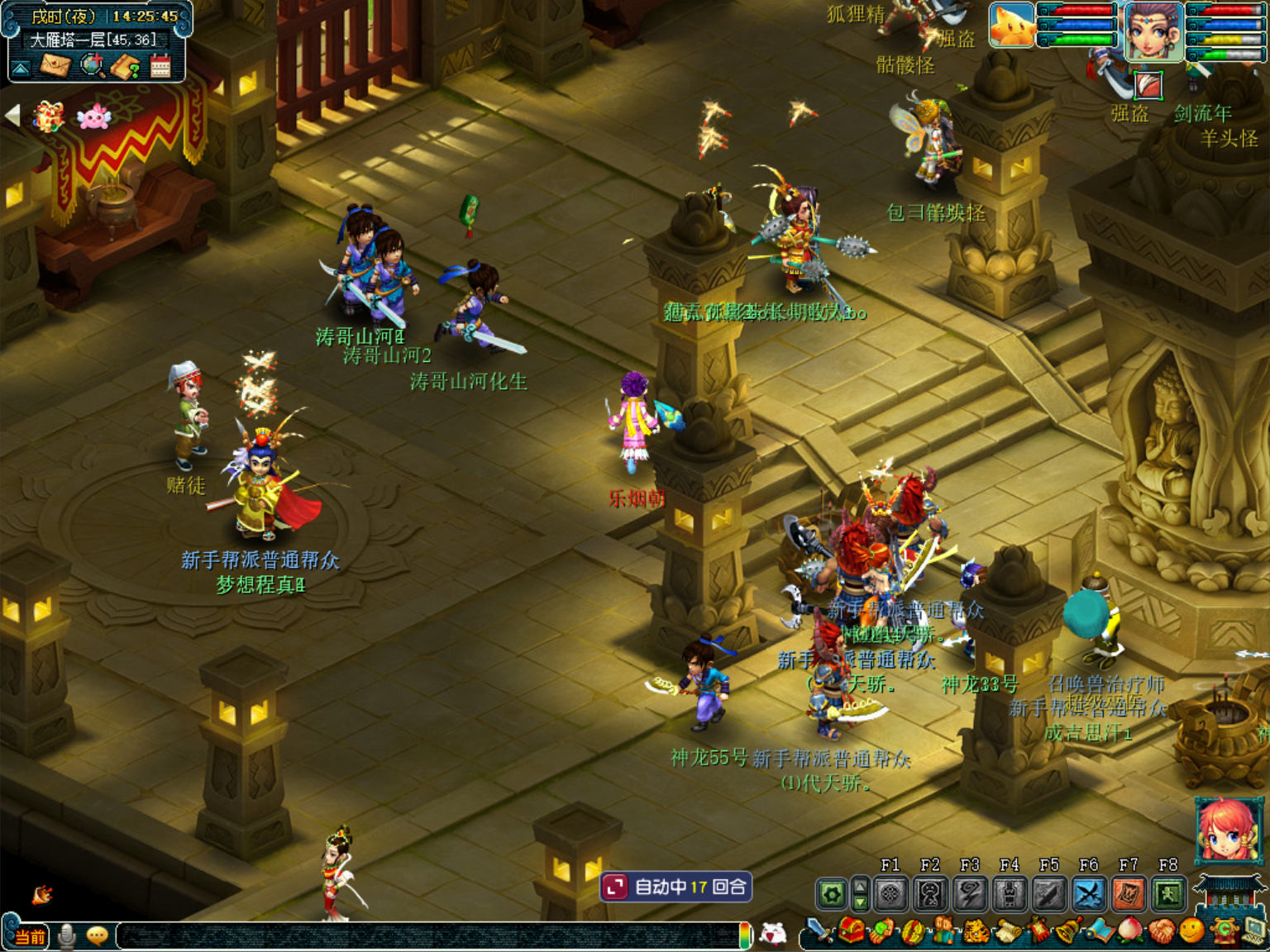Screen dimensions: 1270x952
Task: Collapse the top-left info panel arrow
Action: [21, 68]
